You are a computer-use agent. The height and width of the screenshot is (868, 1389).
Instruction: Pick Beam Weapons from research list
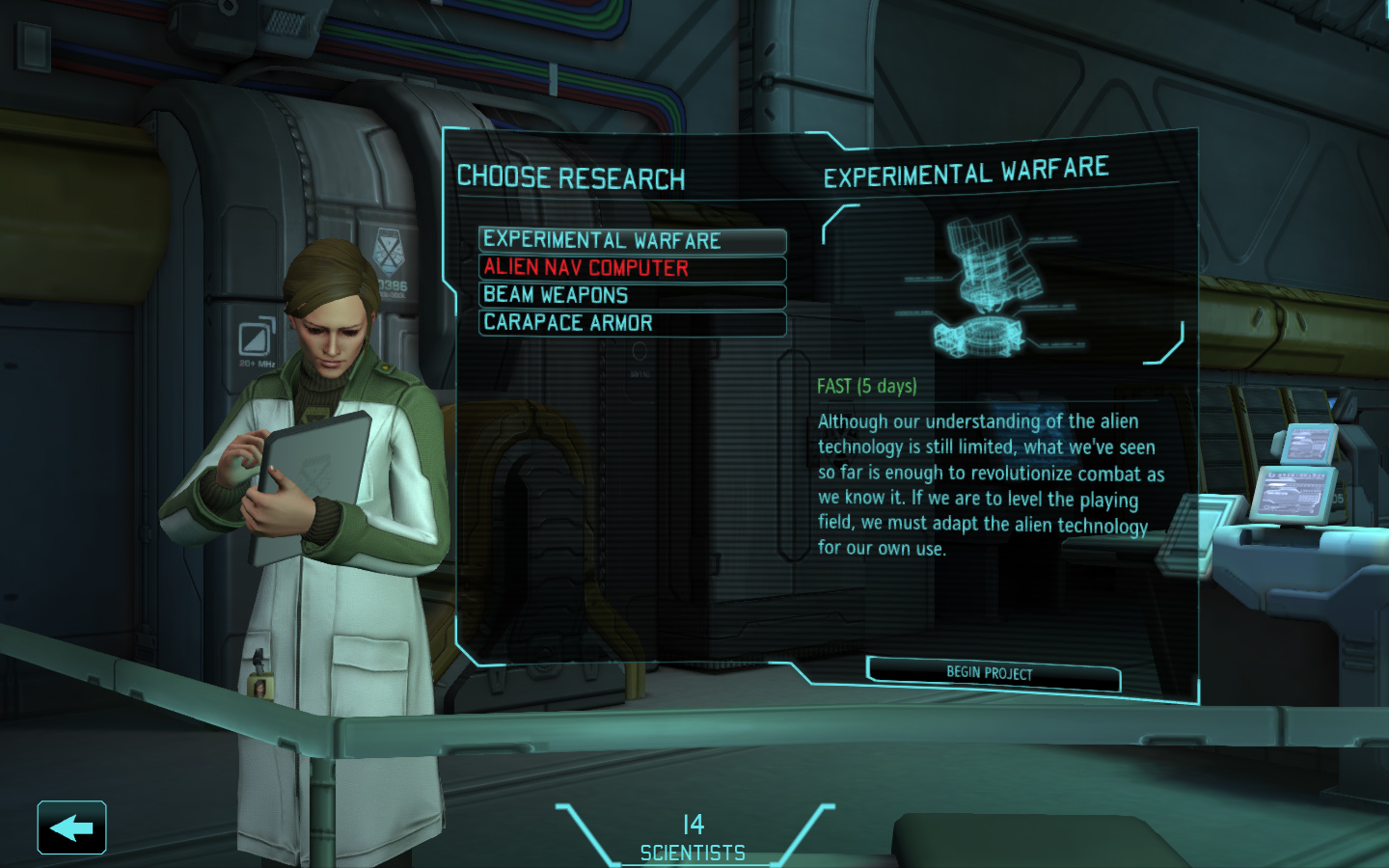click(x=632, y=295)
